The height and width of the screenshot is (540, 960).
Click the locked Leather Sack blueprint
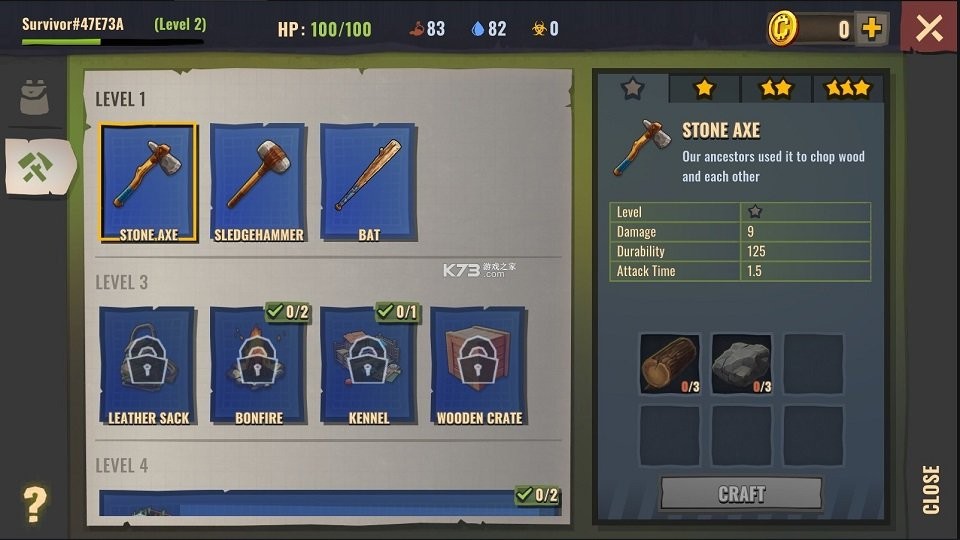148,365
